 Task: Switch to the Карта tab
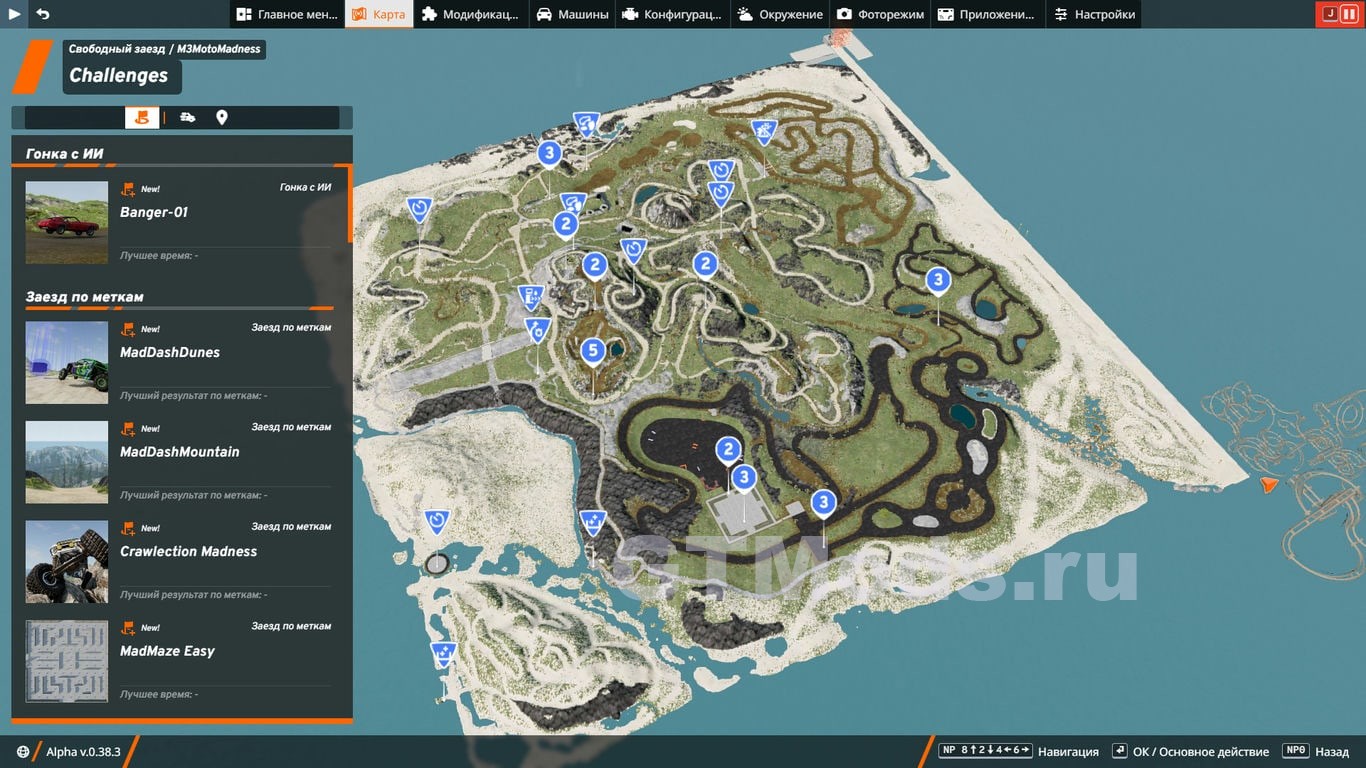pos(379,14)
